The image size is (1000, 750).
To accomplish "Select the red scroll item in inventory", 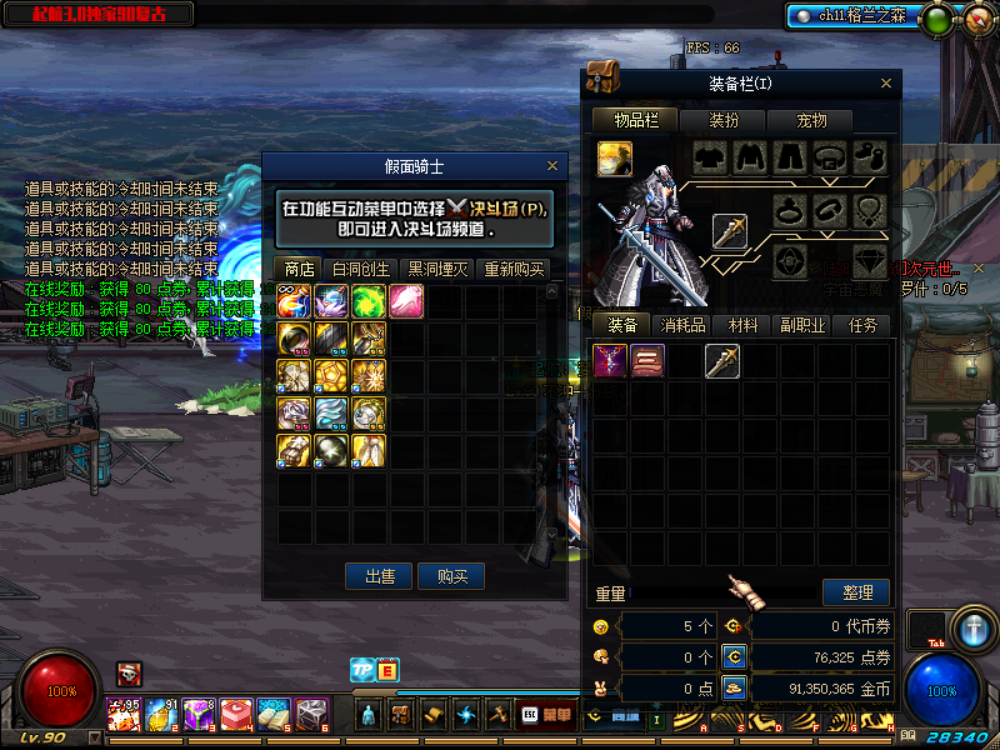I will coord(647,360).
